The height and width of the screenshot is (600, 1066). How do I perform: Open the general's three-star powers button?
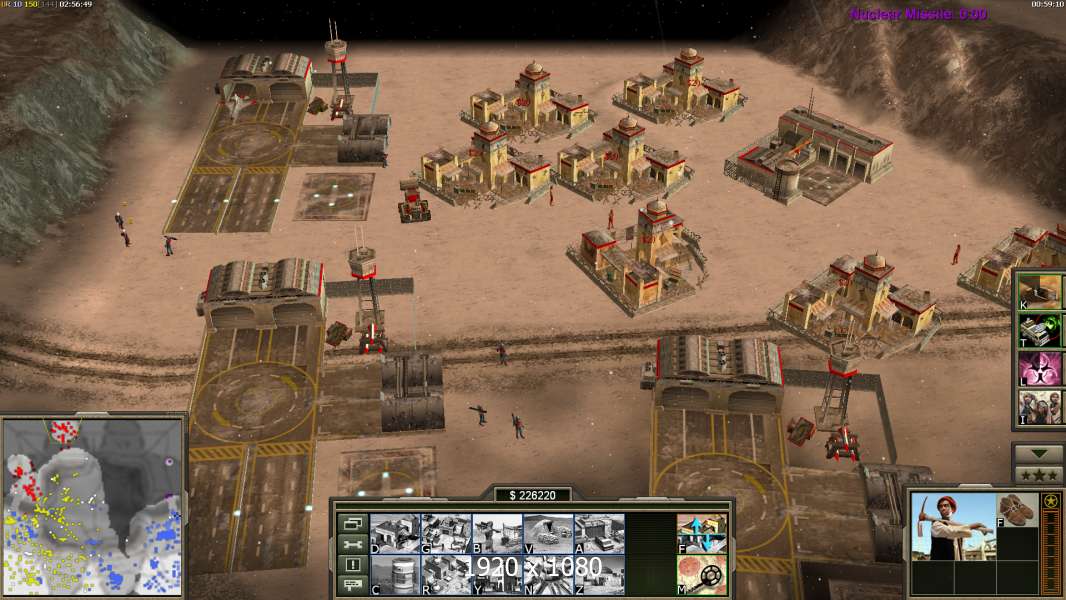1038,474
